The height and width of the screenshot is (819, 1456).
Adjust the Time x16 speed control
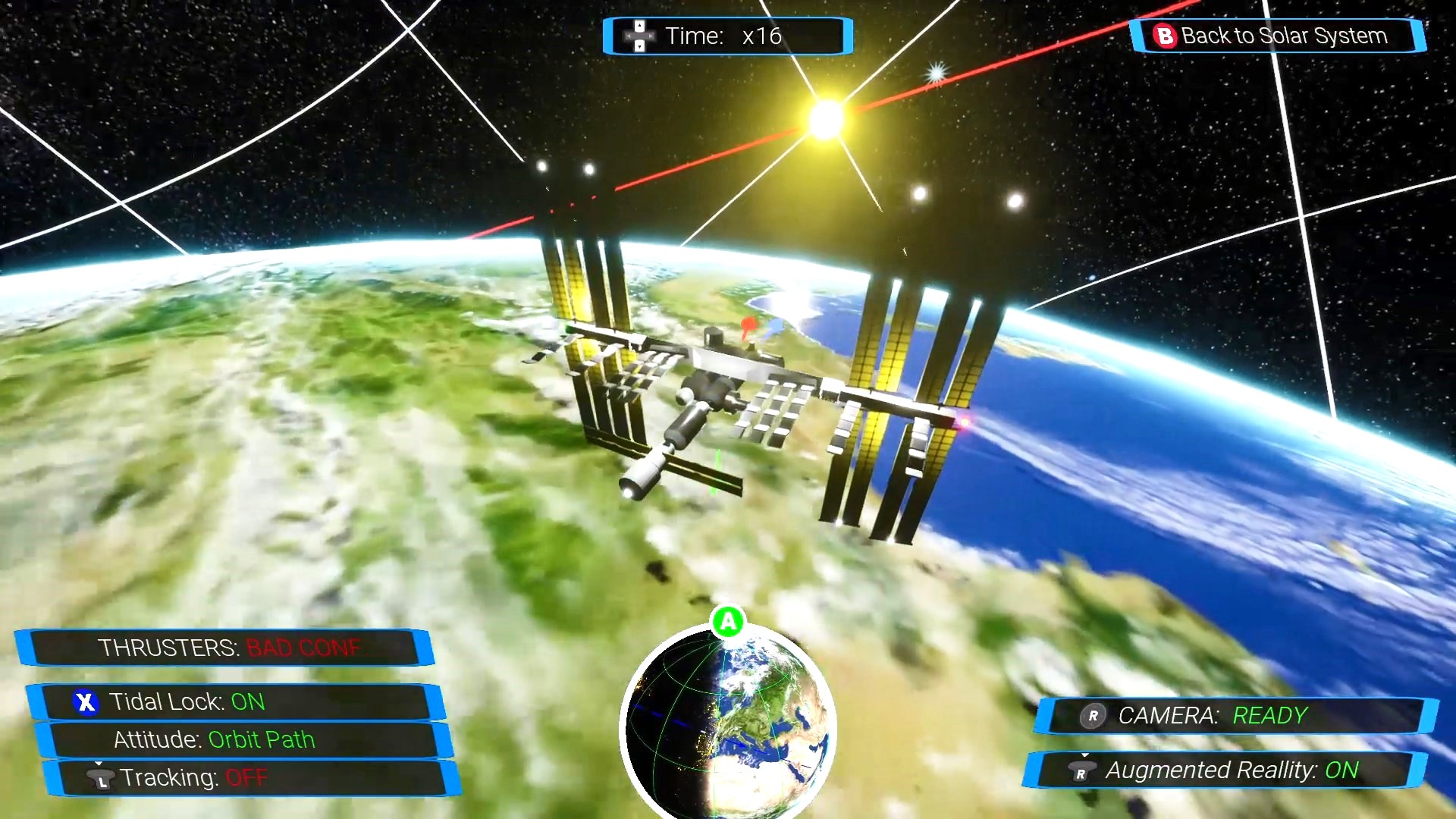coord(726,36)
